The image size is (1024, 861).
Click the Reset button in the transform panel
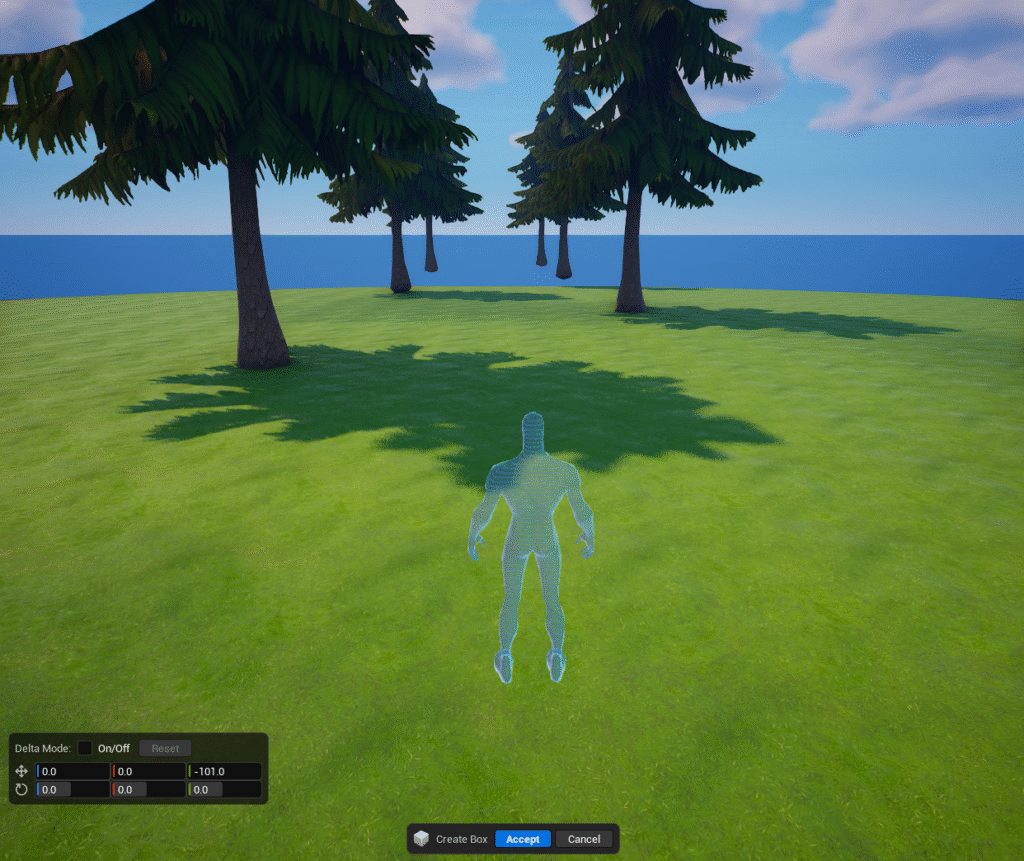165,748
